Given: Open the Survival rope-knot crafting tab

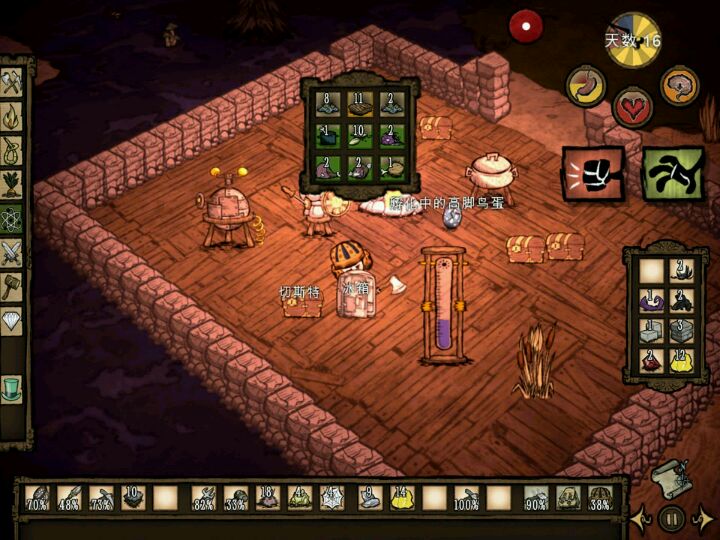Looking at the screenshot, I should coord(12,152).
